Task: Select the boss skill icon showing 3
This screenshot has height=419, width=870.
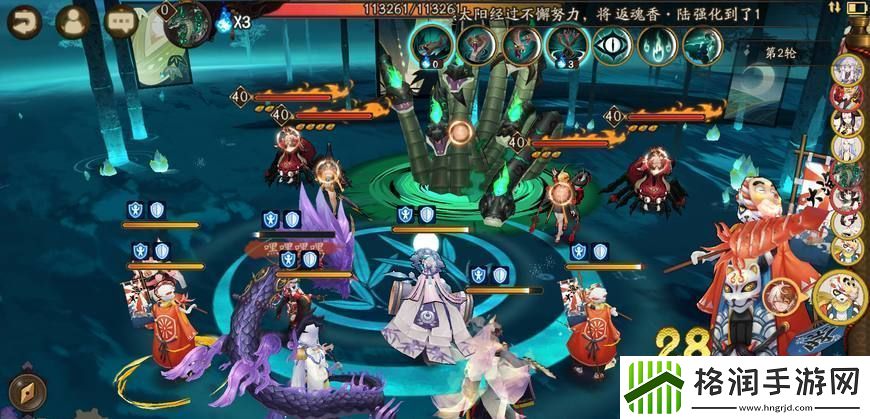Action: [566, 46]
